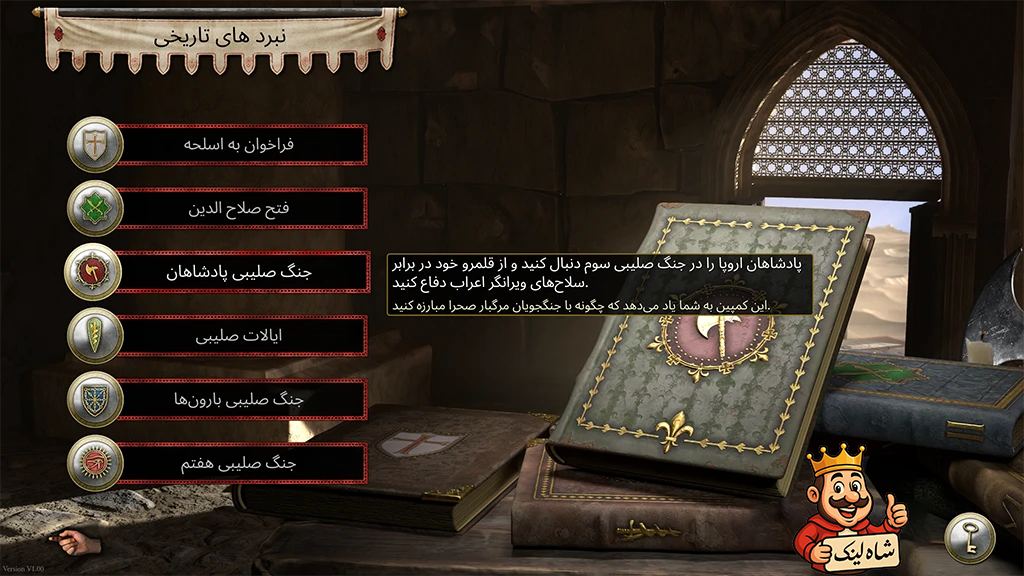This screenshot has width=1024, height=576.
Task: Click the green and gold shield icon
Action: click(95, 336)
